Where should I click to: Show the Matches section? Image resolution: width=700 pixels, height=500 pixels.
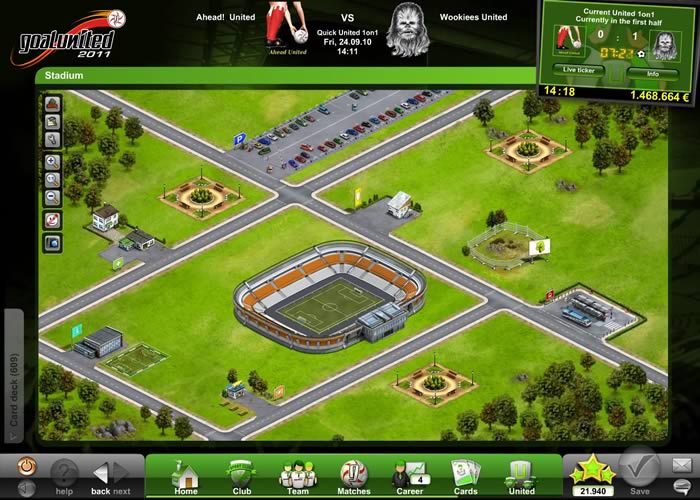coord(353,476)
